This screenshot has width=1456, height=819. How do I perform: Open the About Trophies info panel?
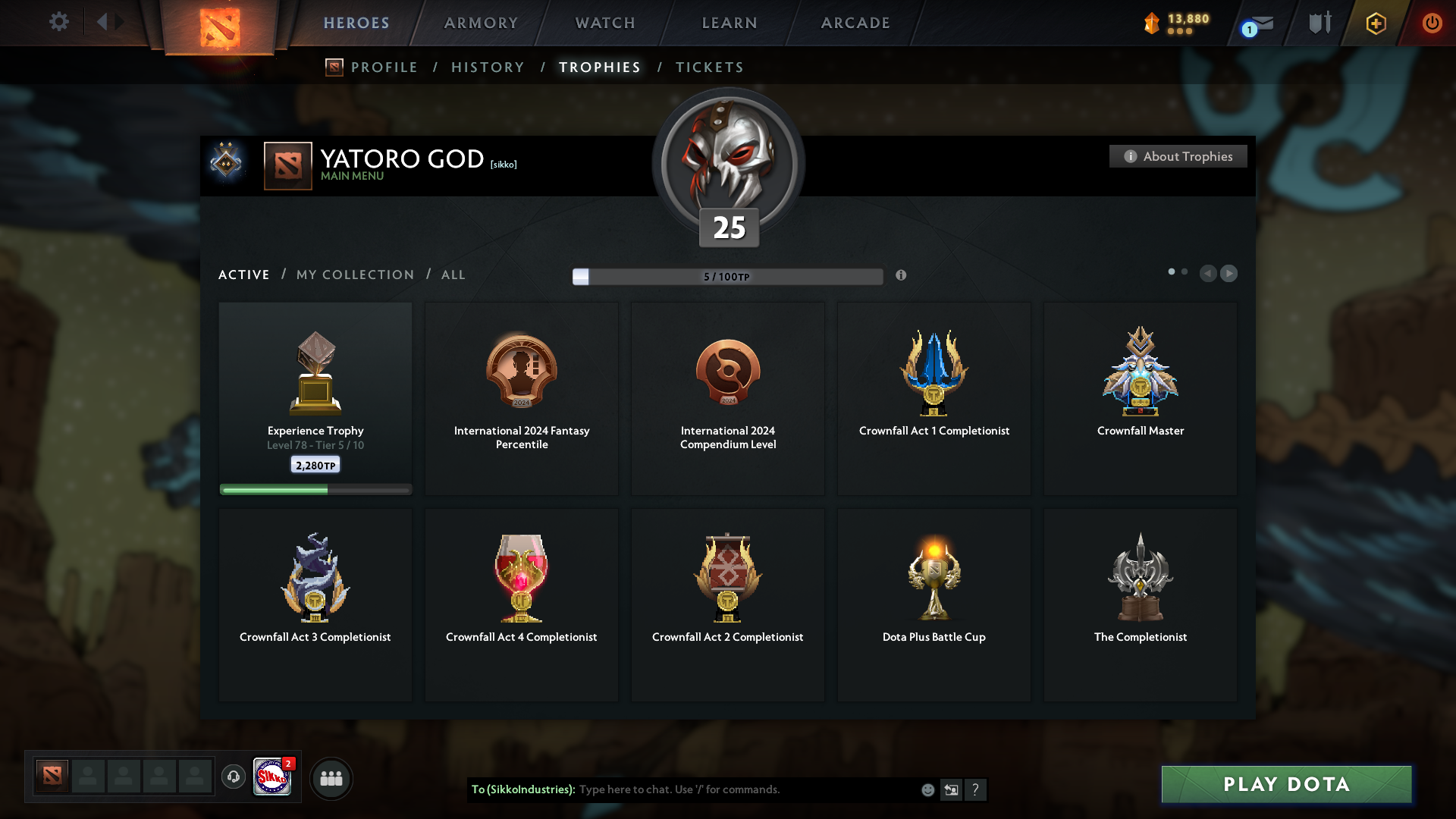tap(1178, 156)
